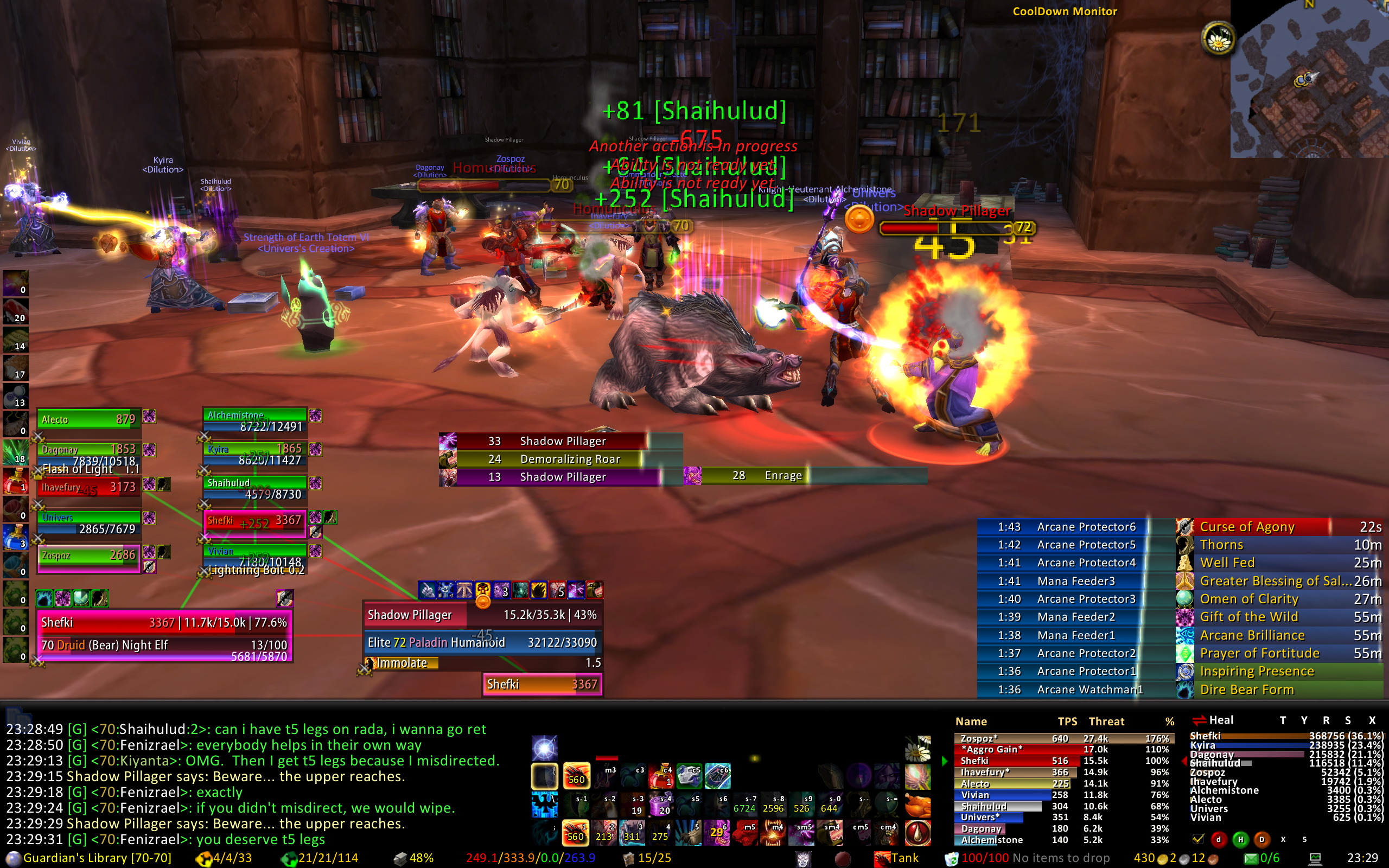Click the Curse of Agony debuff bar
Screen dimensions: 1389x868
coord(1263,526)
